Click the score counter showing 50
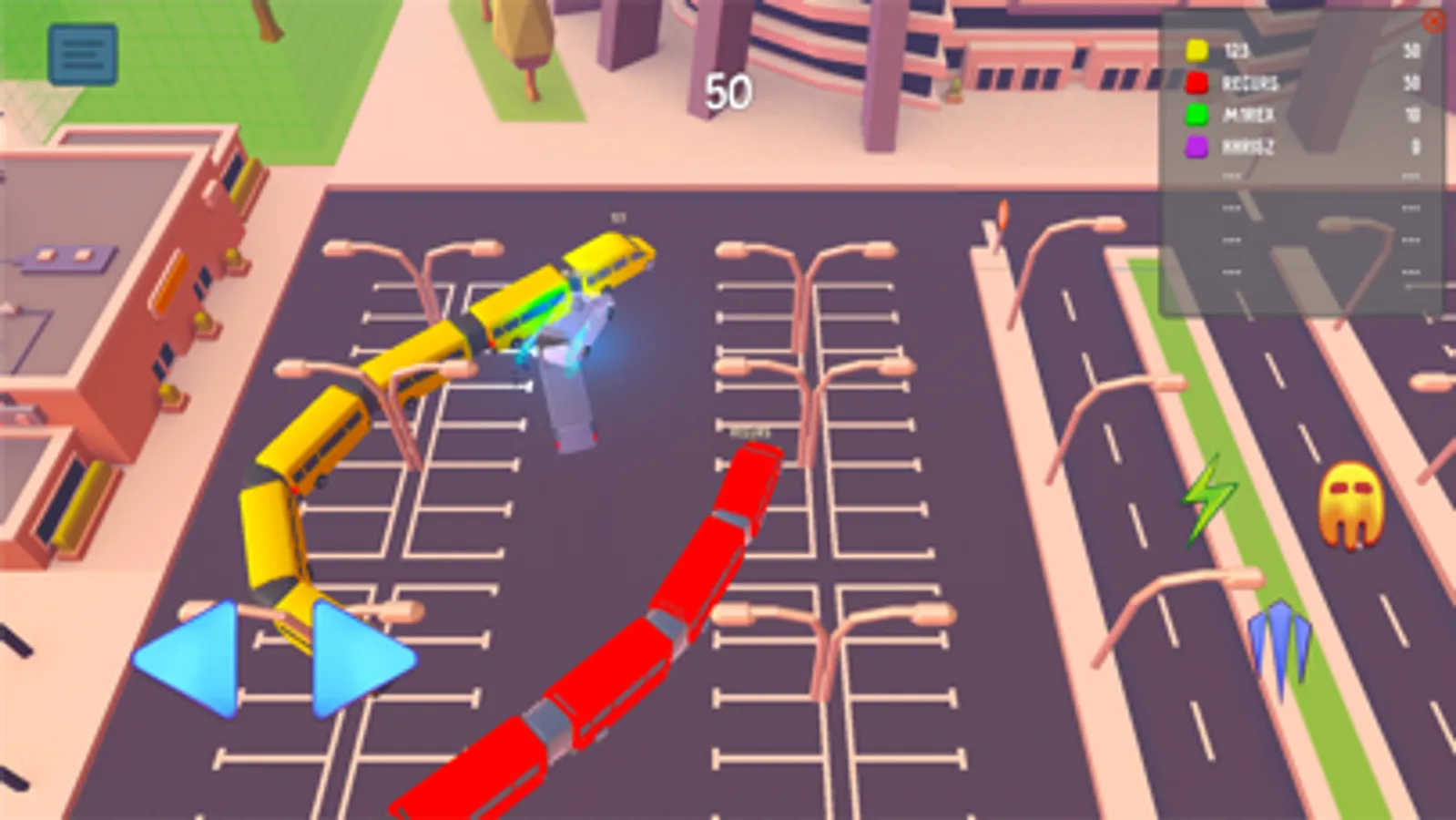Screen dimensions: 1456x820 click(x=728, y=91)
